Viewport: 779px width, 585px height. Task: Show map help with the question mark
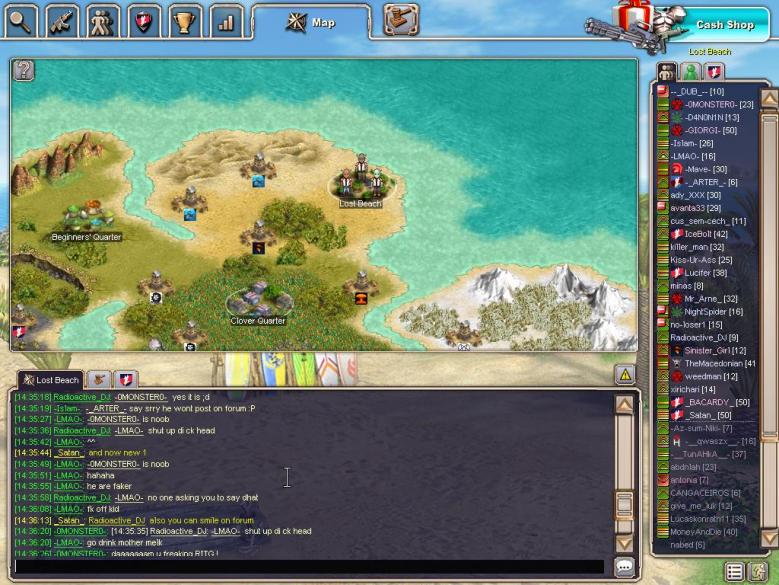tap(25, 70)
